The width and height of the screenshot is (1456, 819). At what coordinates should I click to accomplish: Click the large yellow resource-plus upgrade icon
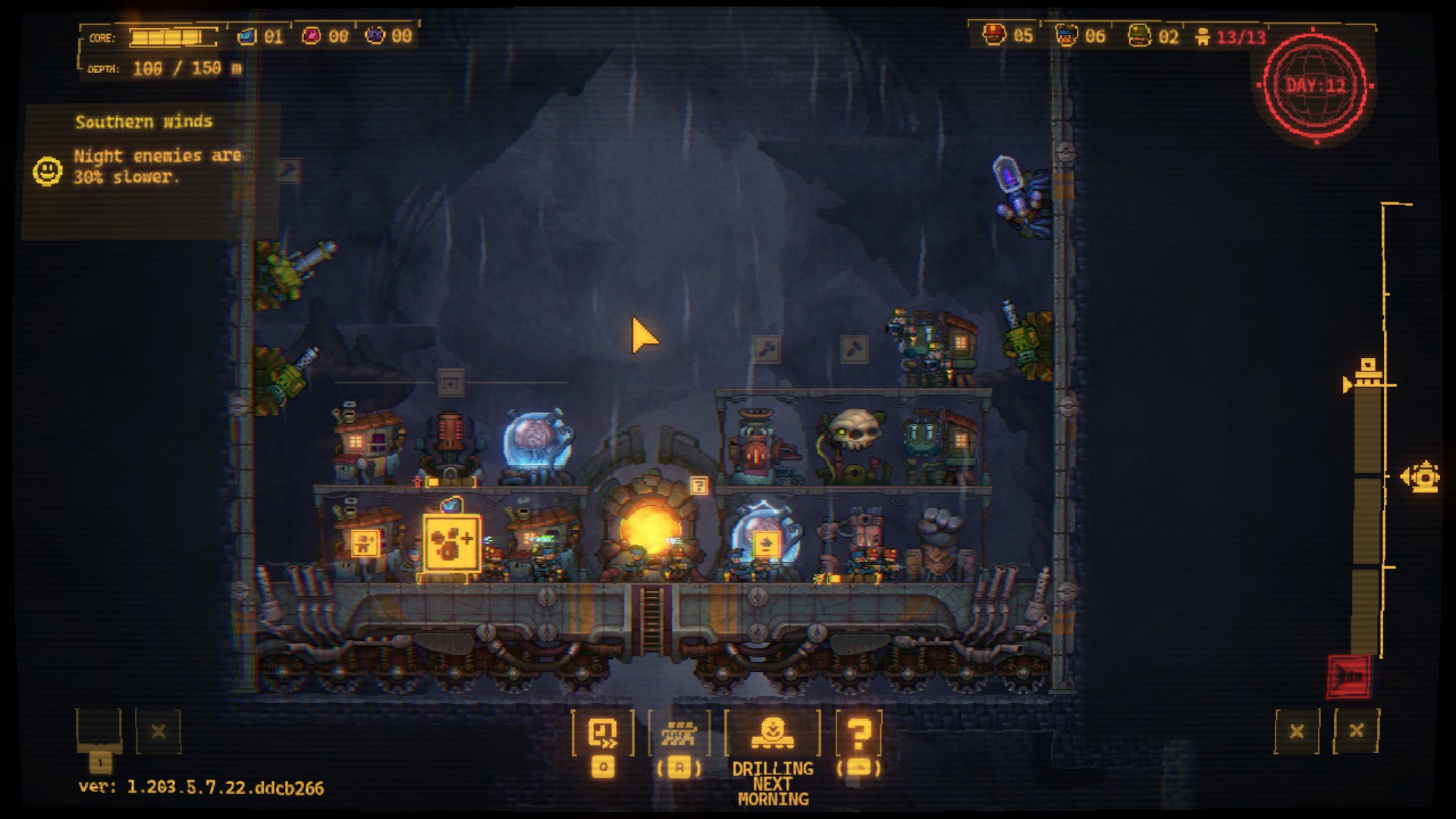(451, 542)
